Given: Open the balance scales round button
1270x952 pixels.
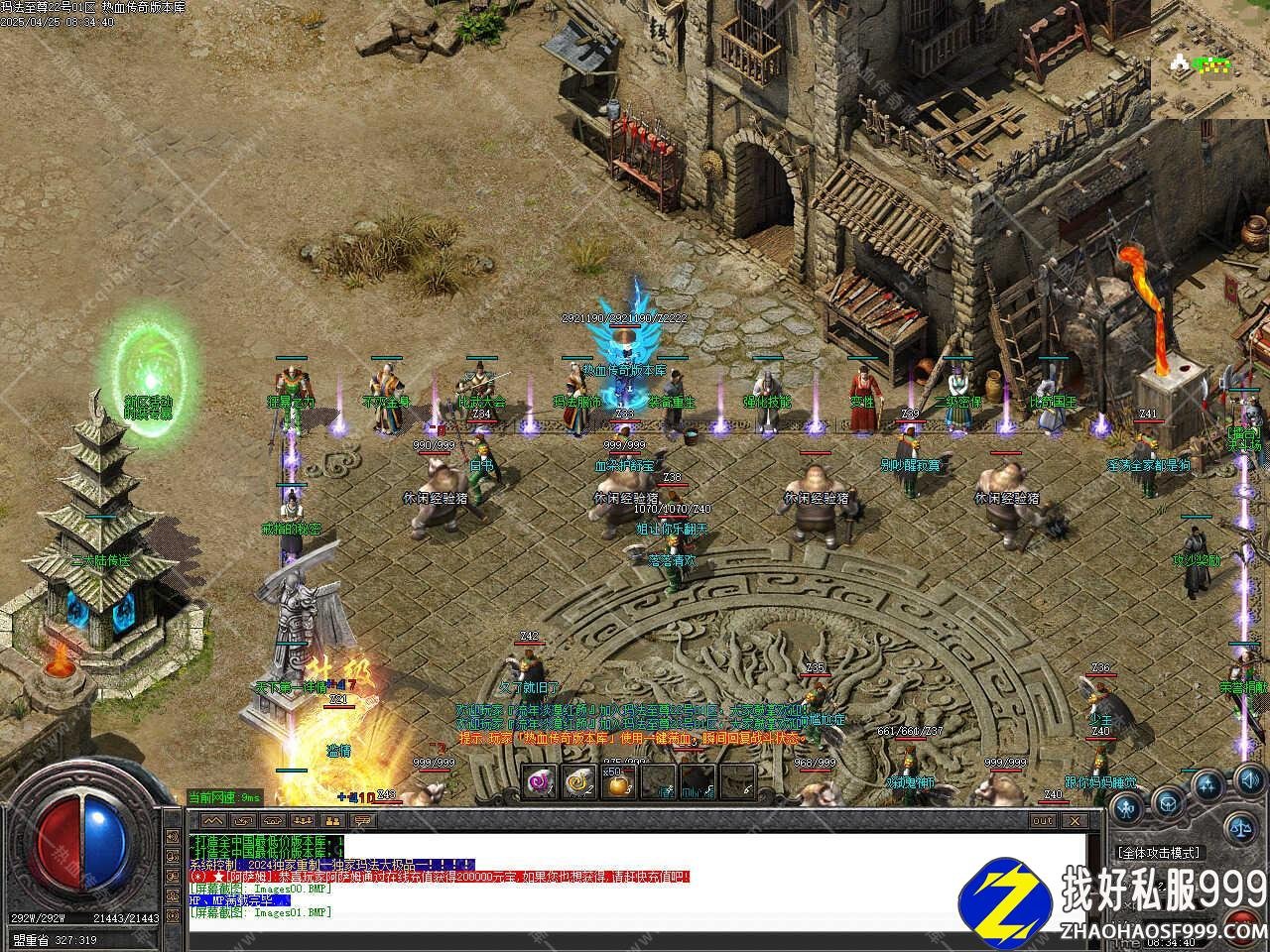Looking at the screenshot, I should coord(1240,826).
